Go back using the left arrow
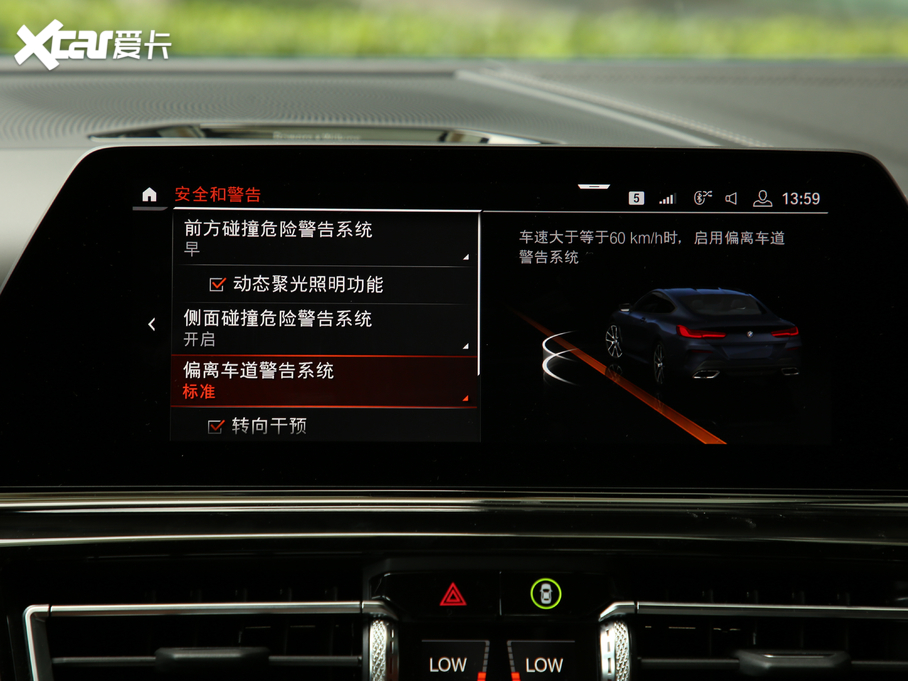 [152, 324]
